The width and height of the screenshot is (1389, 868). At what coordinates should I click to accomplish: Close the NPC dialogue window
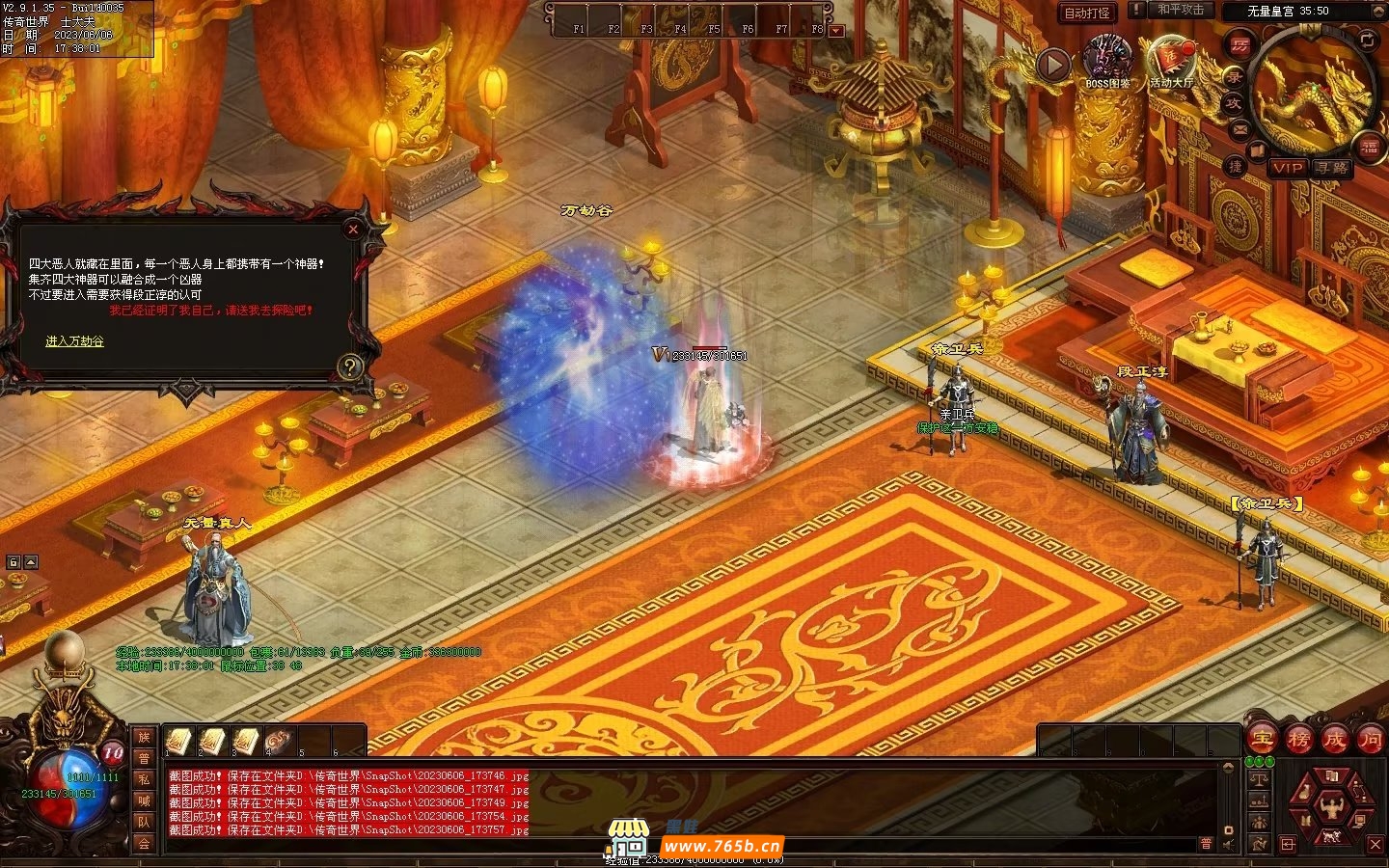(x=353, y=230)
